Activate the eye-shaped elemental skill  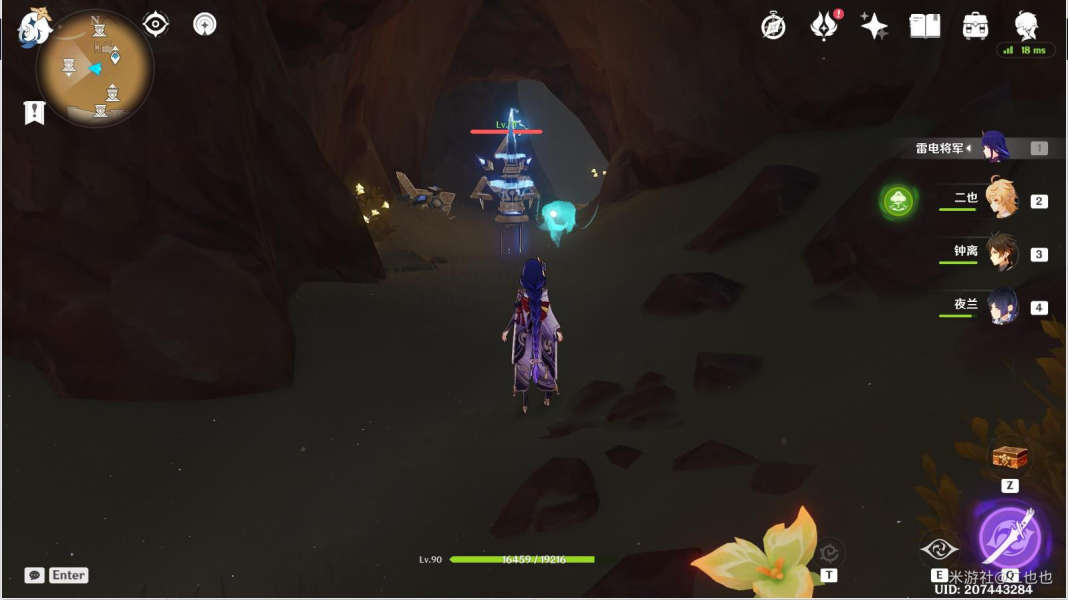click(x=939, y=548)
